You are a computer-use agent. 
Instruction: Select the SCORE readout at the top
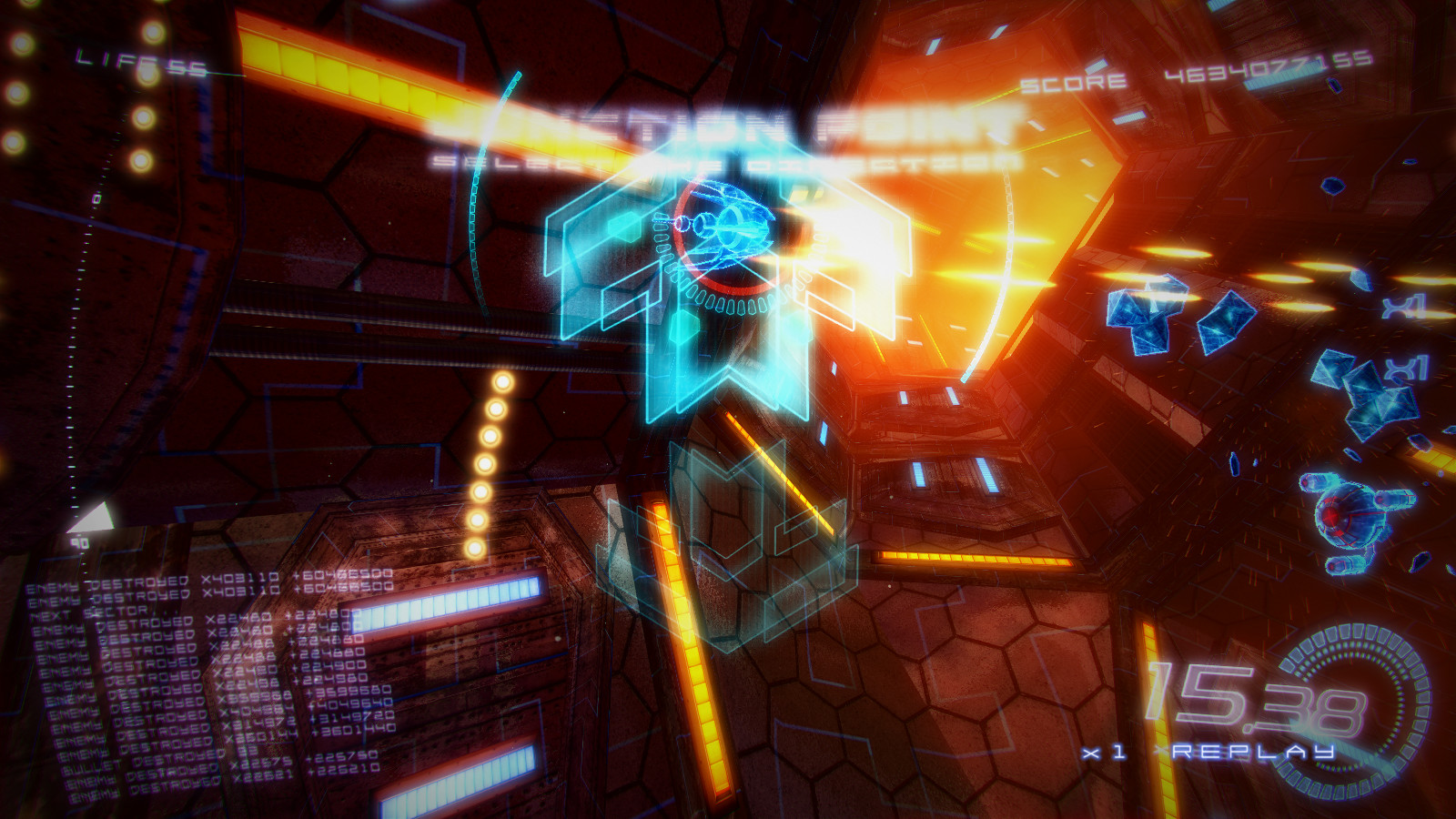[1183, 77]
